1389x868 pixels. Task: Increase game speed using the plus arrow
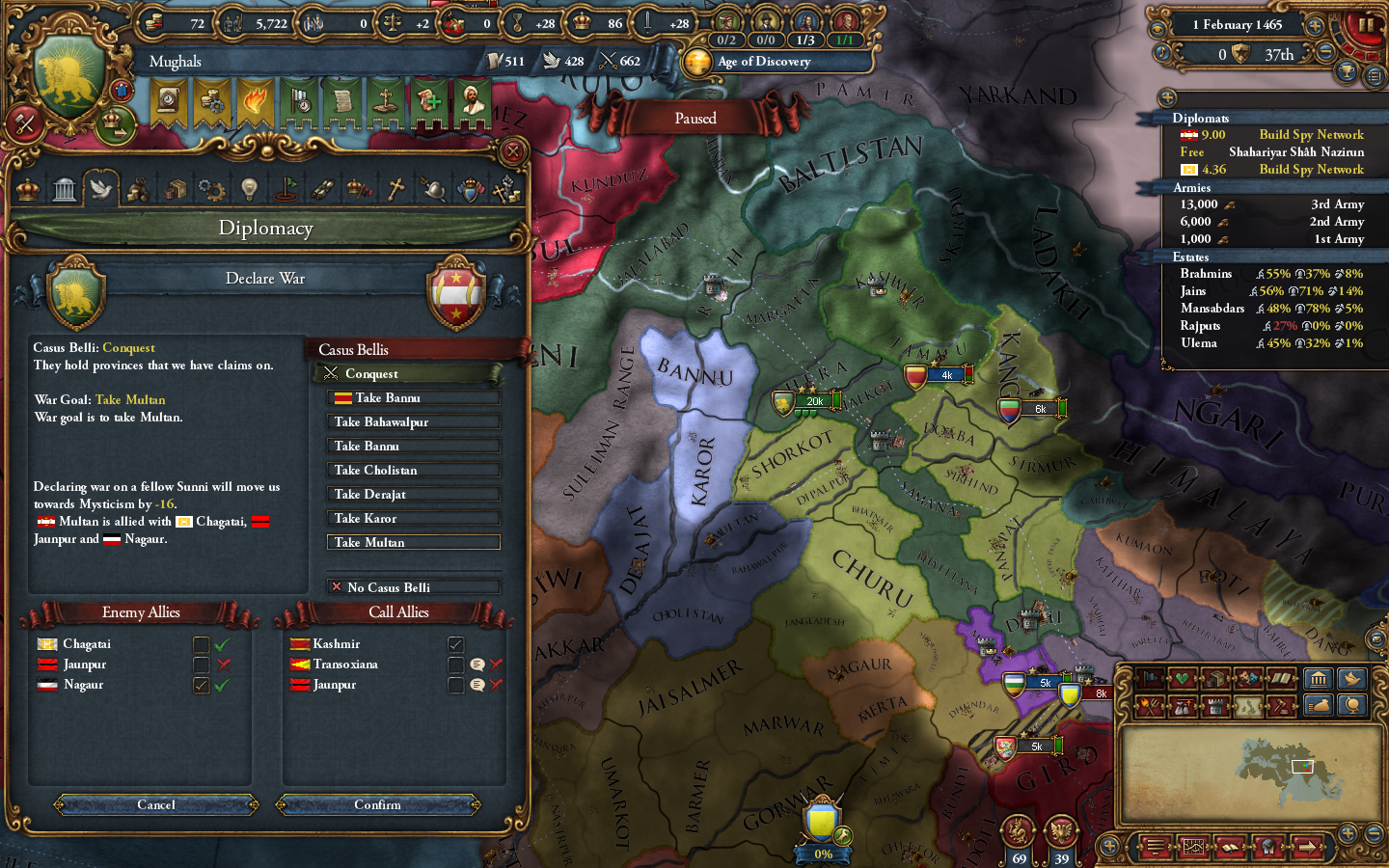point(1315,25)
